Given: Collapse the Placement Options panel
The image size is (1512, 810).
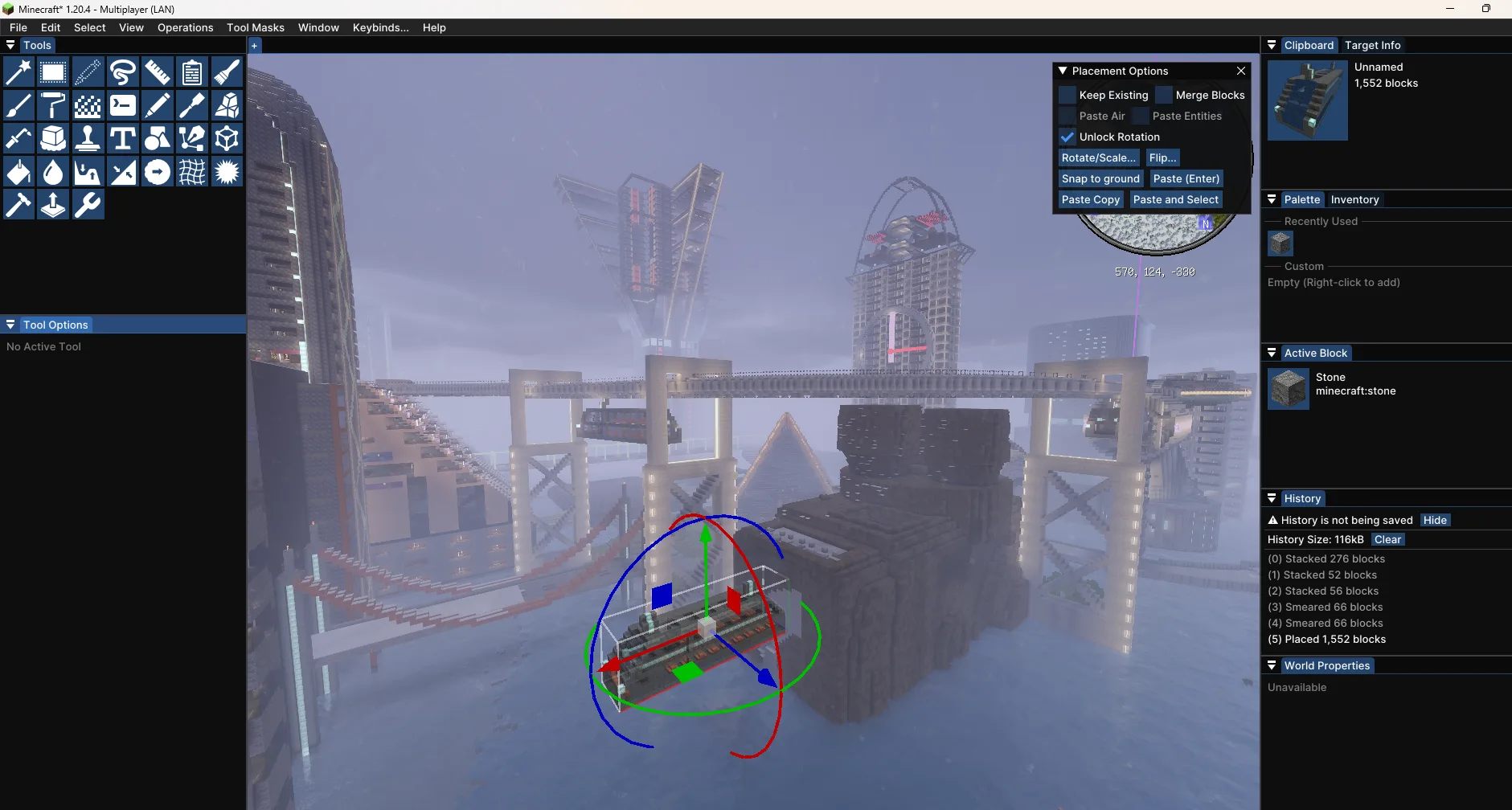Looking at the screenshot, I should pyautogui.click(x=1063, y=71).
